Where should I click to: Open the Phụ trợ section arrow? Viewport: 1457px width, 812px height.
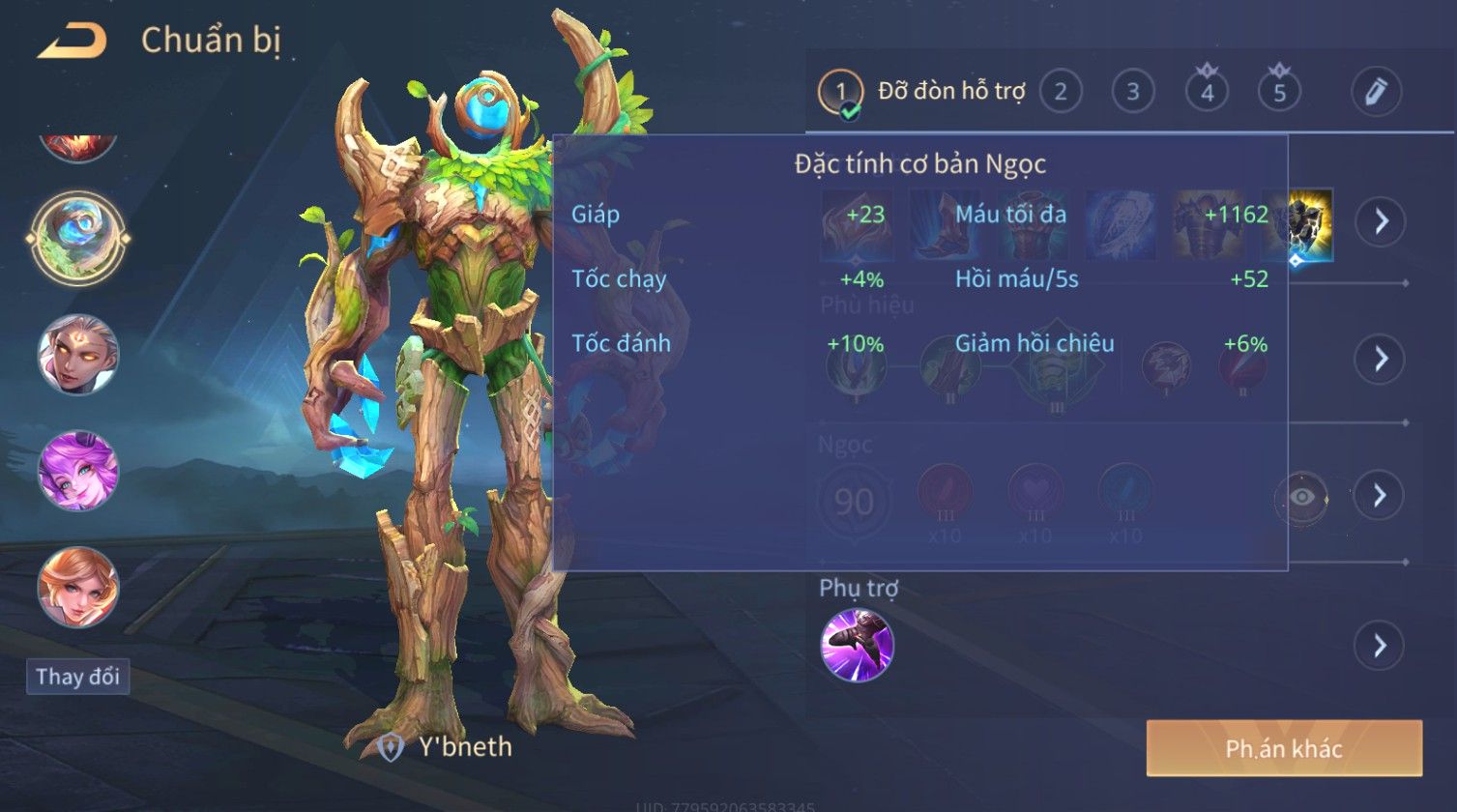[x=1380, y=645]
